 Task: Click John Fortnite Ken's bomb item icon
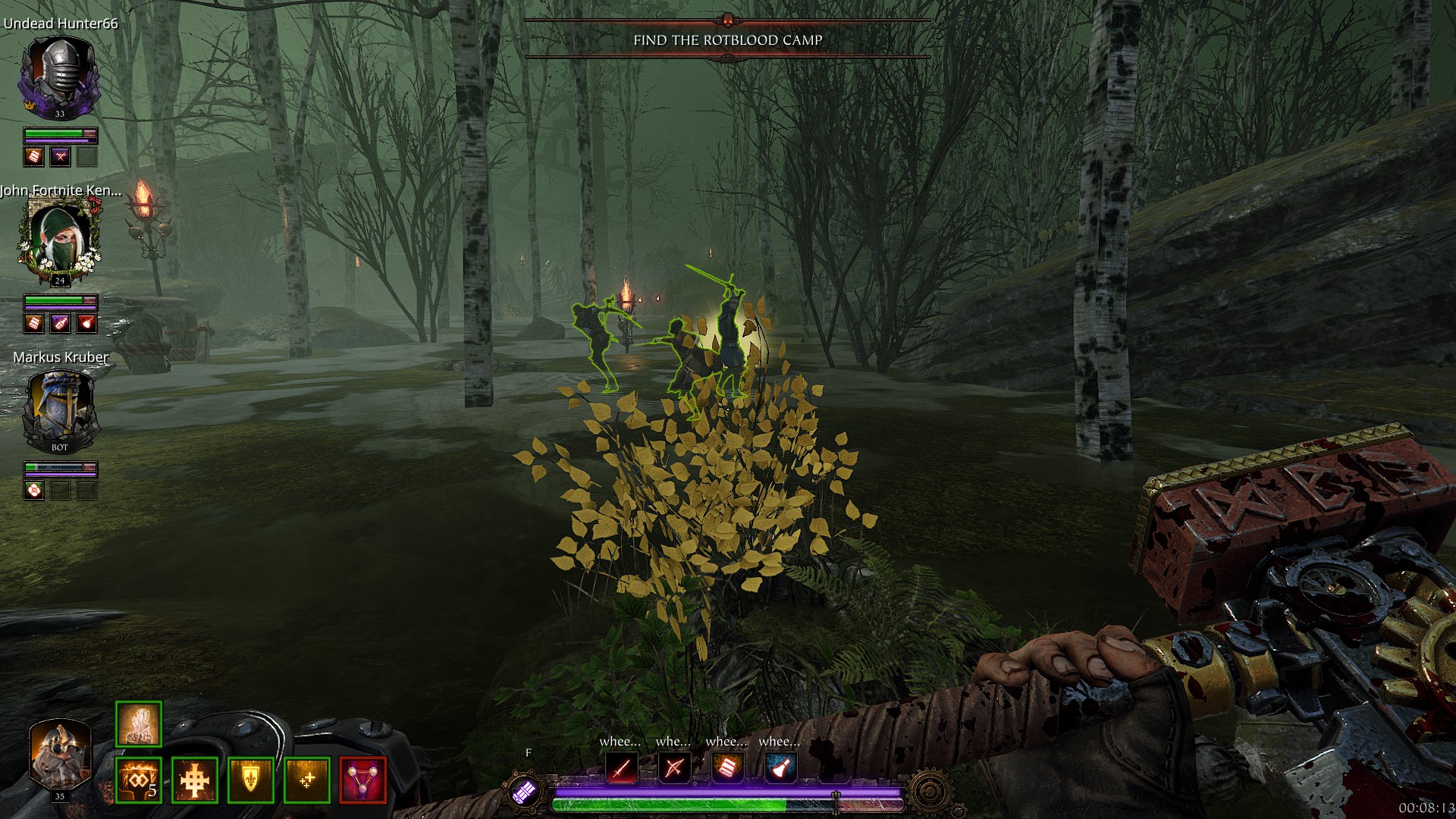pyautogui.click(x=87, y=323)
